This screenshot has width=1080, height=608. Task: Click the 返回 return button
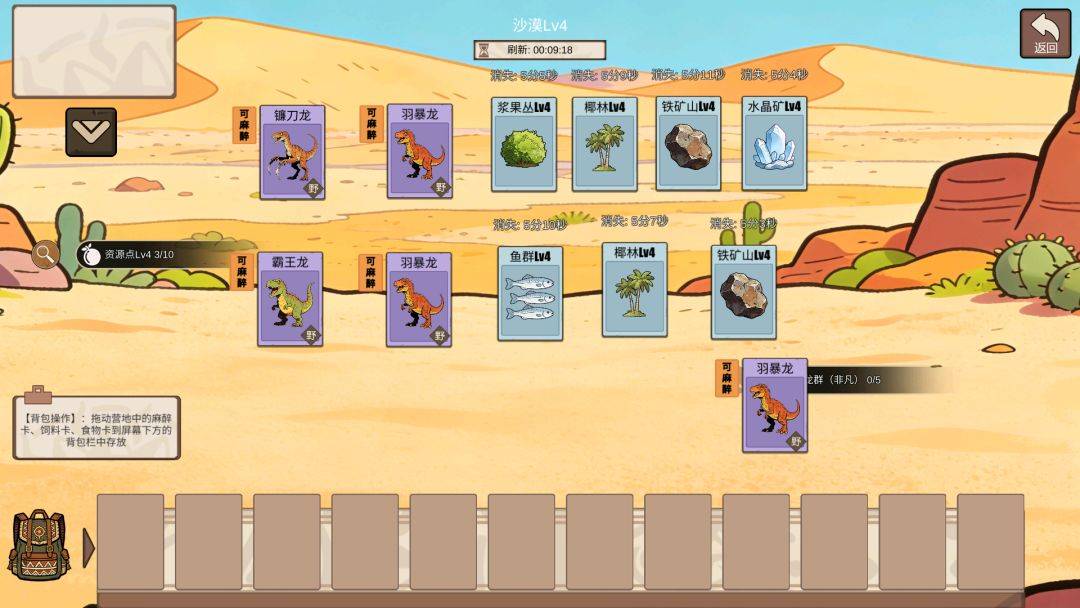[x=1045, y=34]
